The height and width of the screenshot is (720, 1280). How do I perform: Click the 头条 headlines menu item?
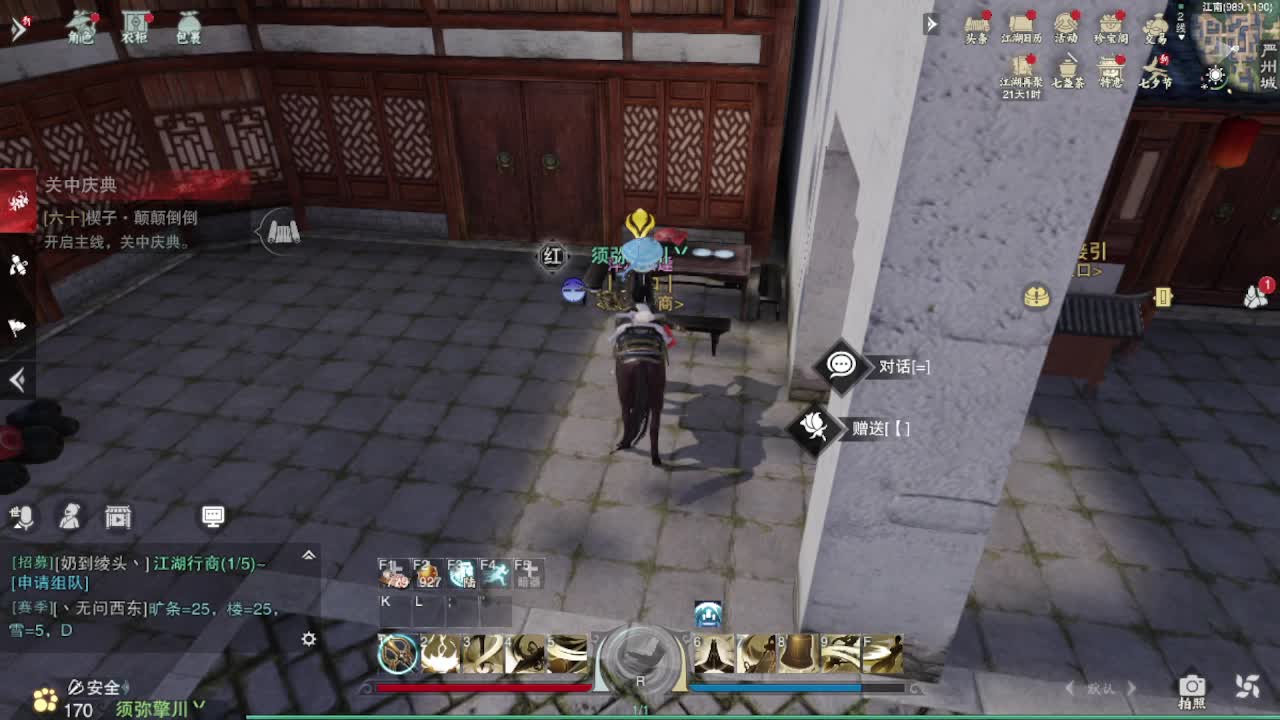[x=976, y=24]
